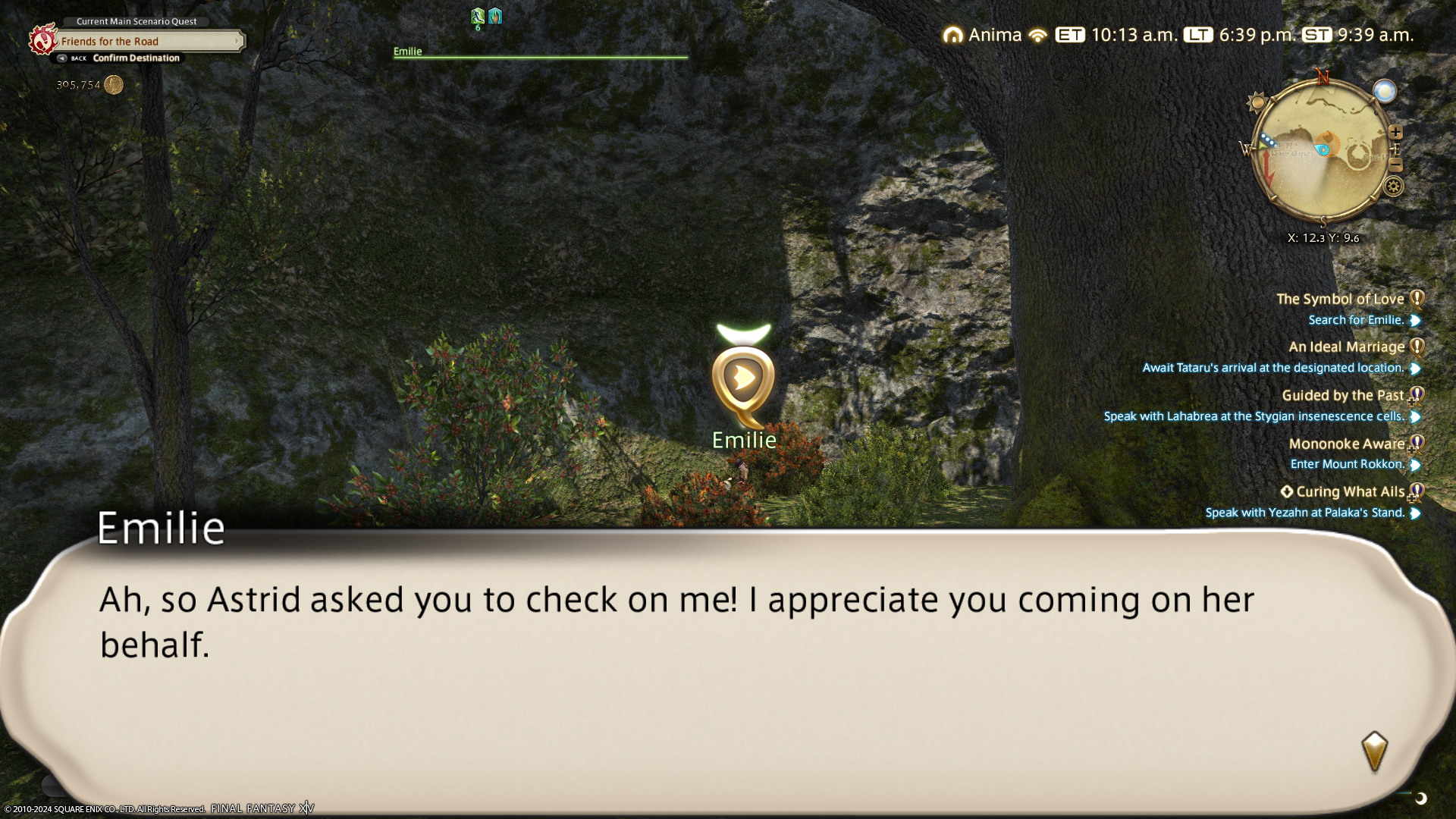Screen dimensions: 1456x819
Task: Select the Curing What Ails quest
Action: (x=1350, y=491)
